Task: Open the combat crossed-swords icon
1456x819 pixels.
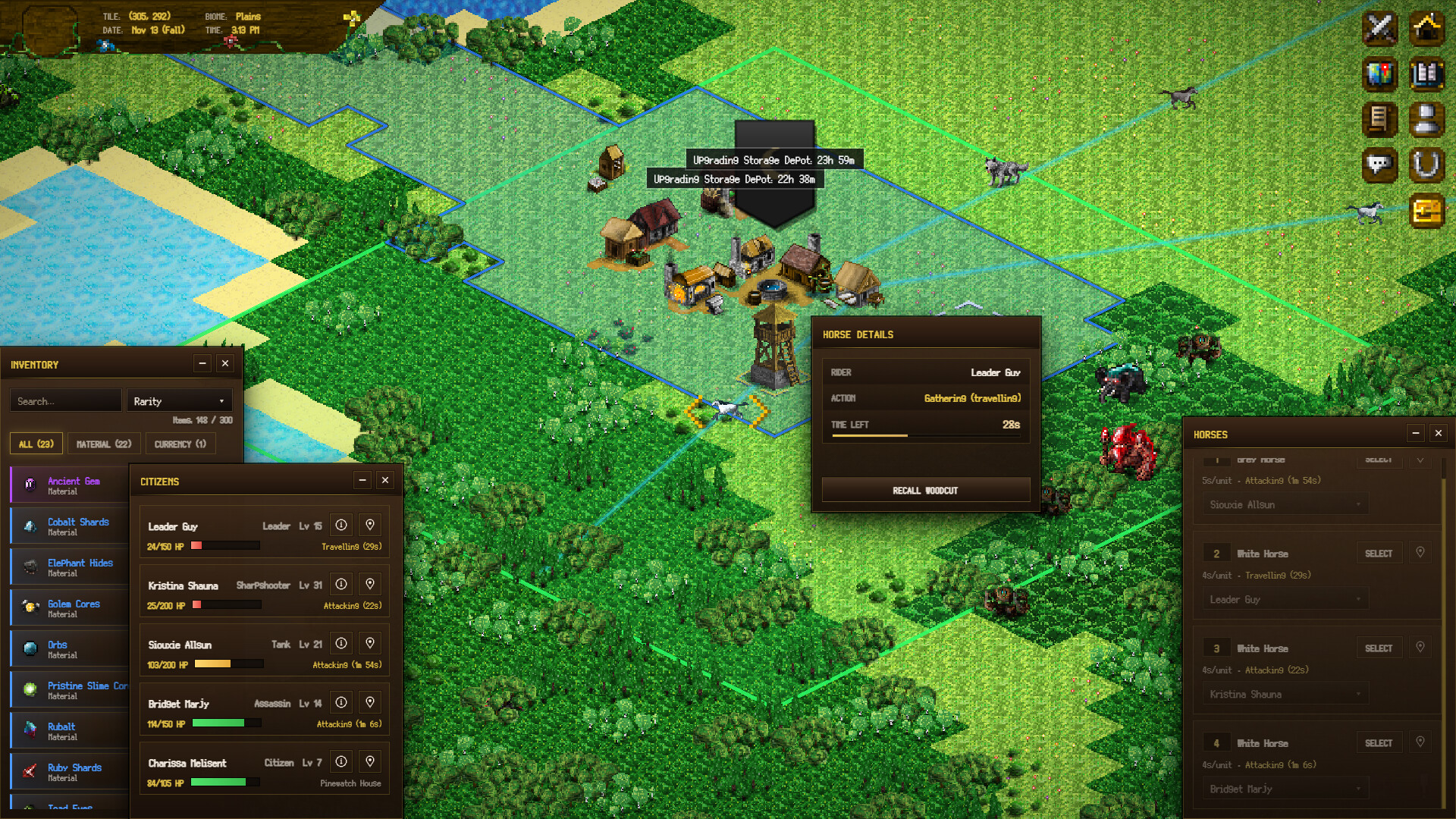Action: (1379, 29)
